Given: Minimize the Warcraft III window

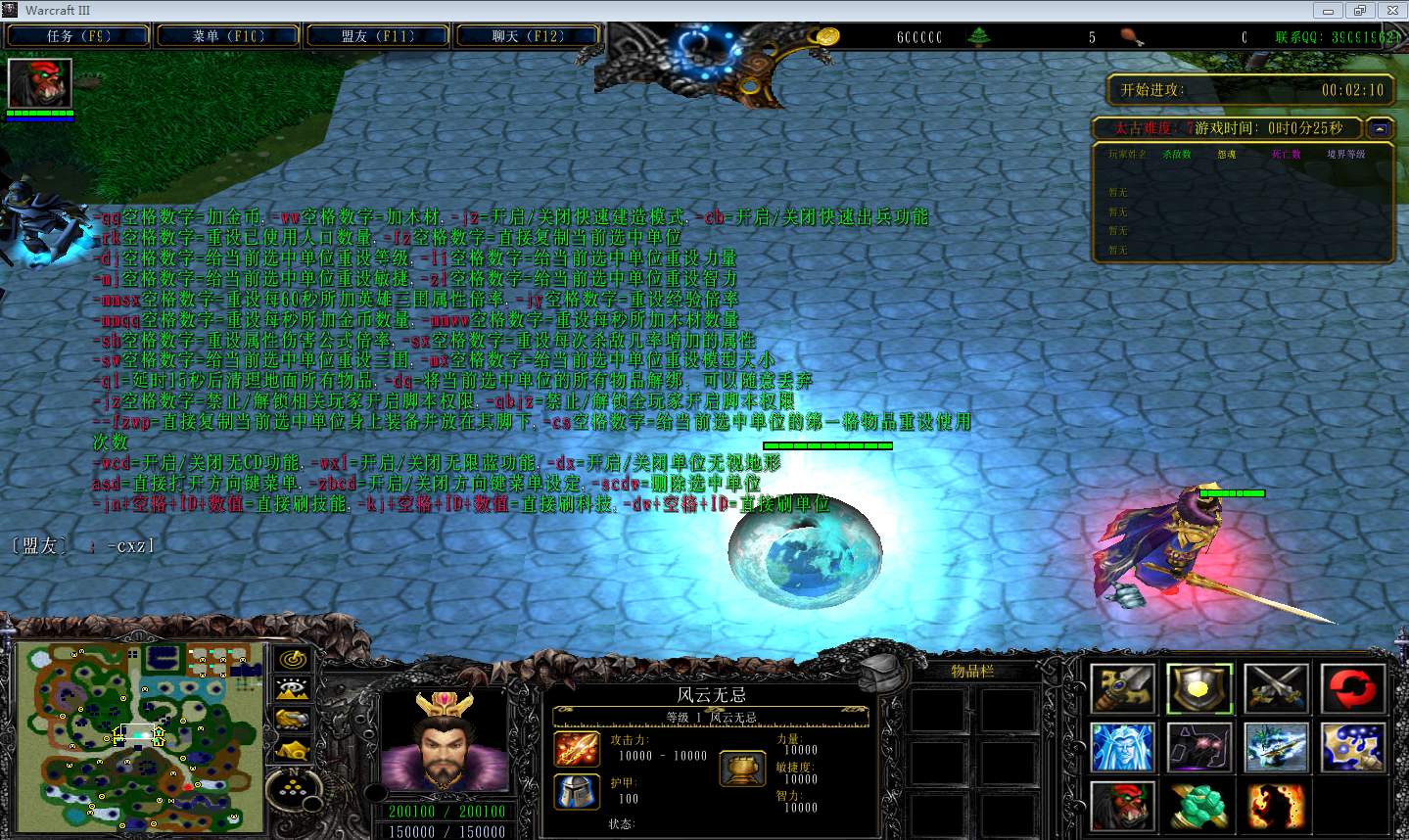Looking at the screenshot, I should click(1329, 11).
